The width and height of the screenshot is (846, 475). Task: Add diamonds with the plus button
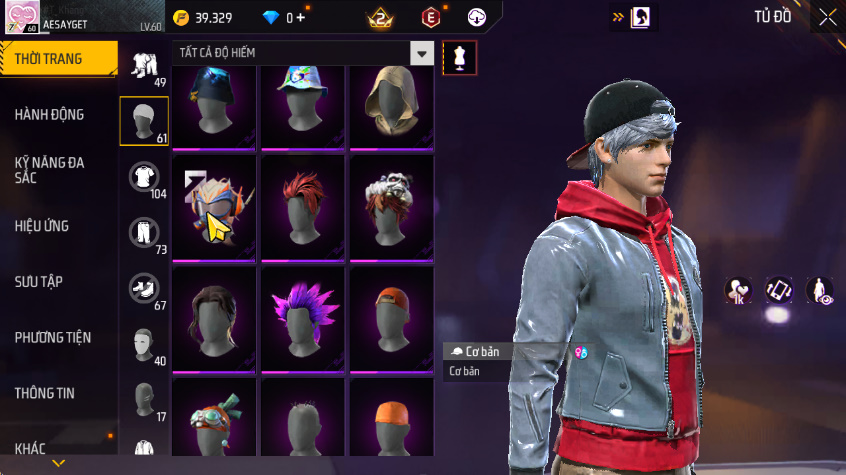click(x=301, y=18)
